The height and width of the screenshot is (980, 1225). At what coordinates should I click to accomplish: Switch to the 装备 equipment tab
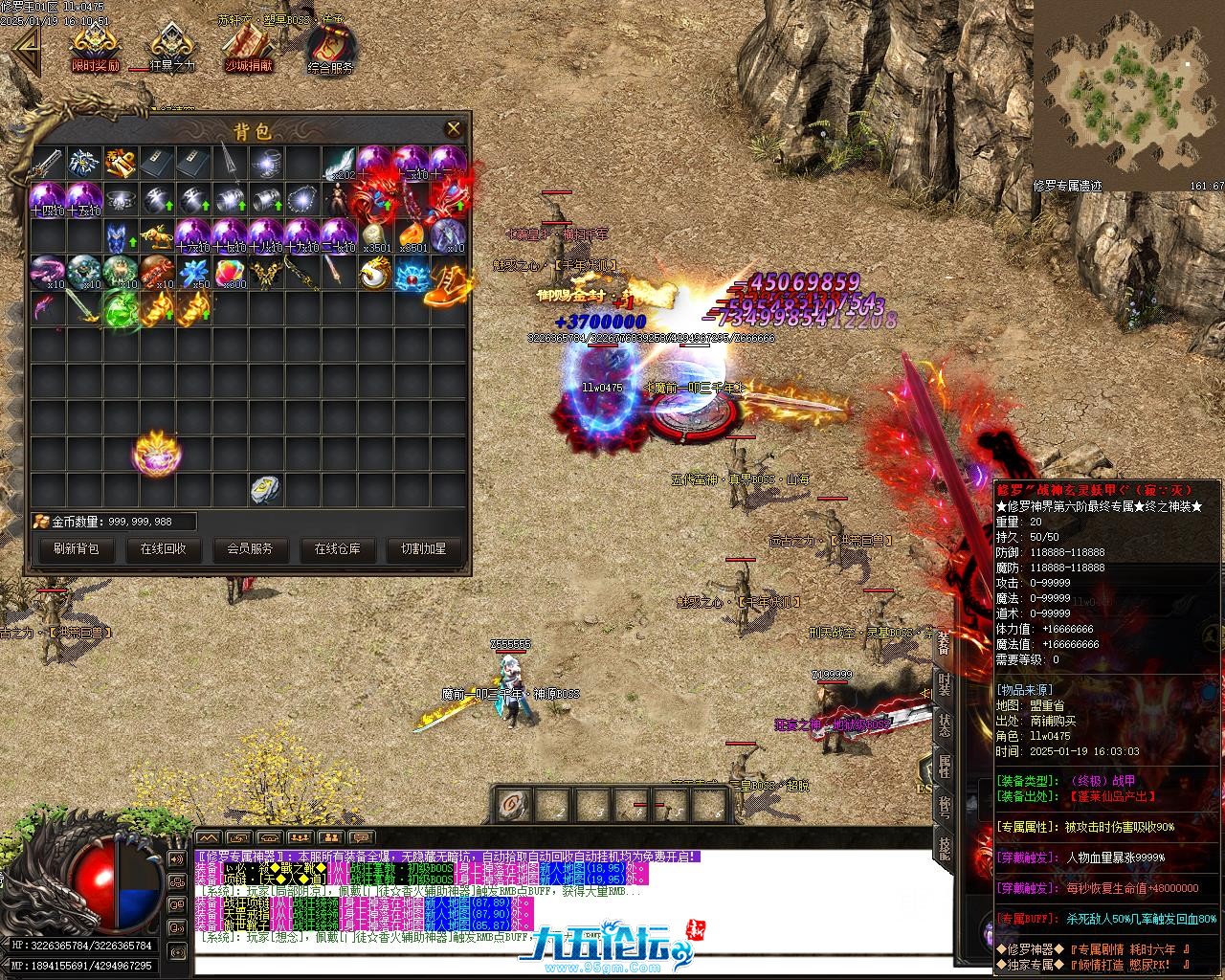[x=943, y=643]
